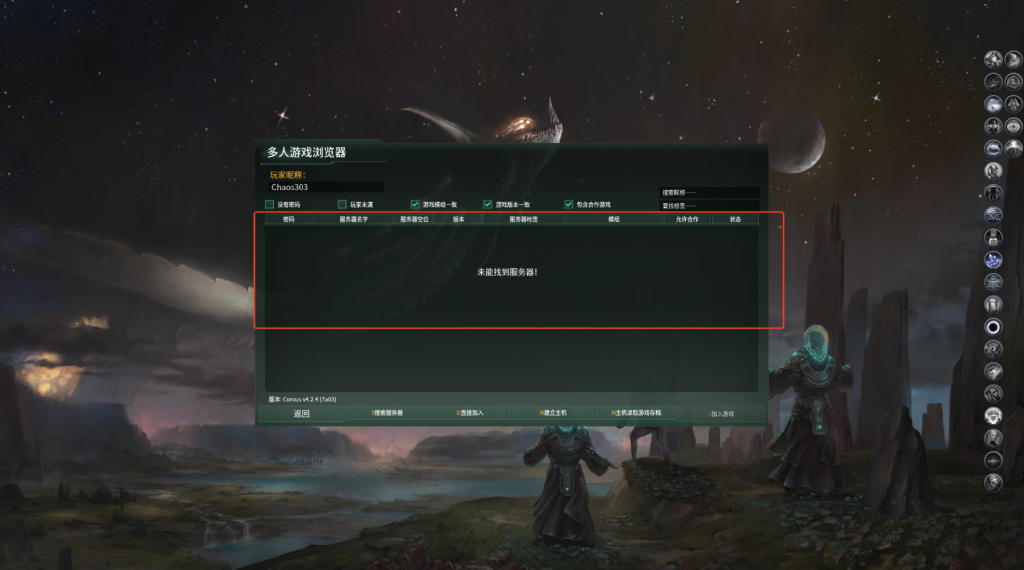Sort servers by the 状态 (status) column
Viewport: 1024px width, 570px height.
point(735,219)
